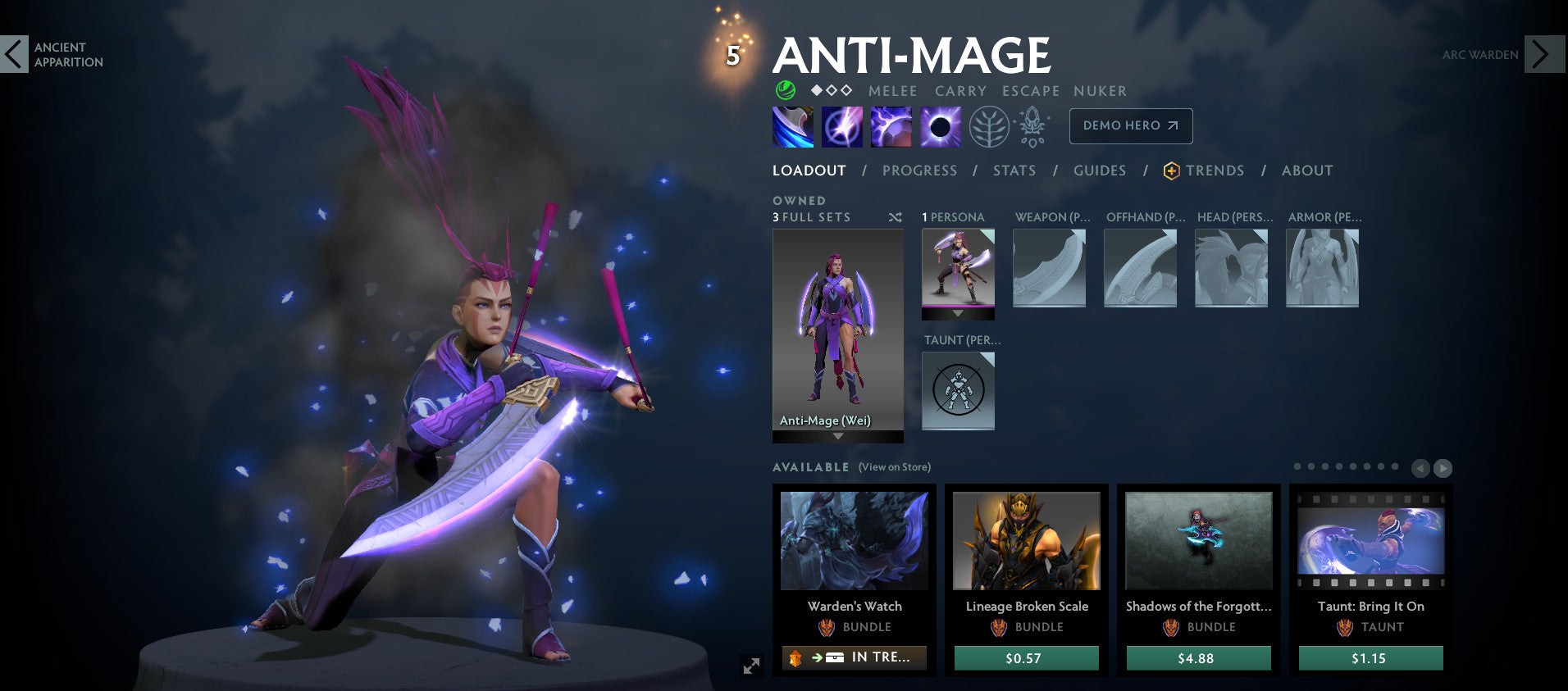Switch to the PROGRESS tab
The image size is (1568, 691).
[x=919, y=170]
